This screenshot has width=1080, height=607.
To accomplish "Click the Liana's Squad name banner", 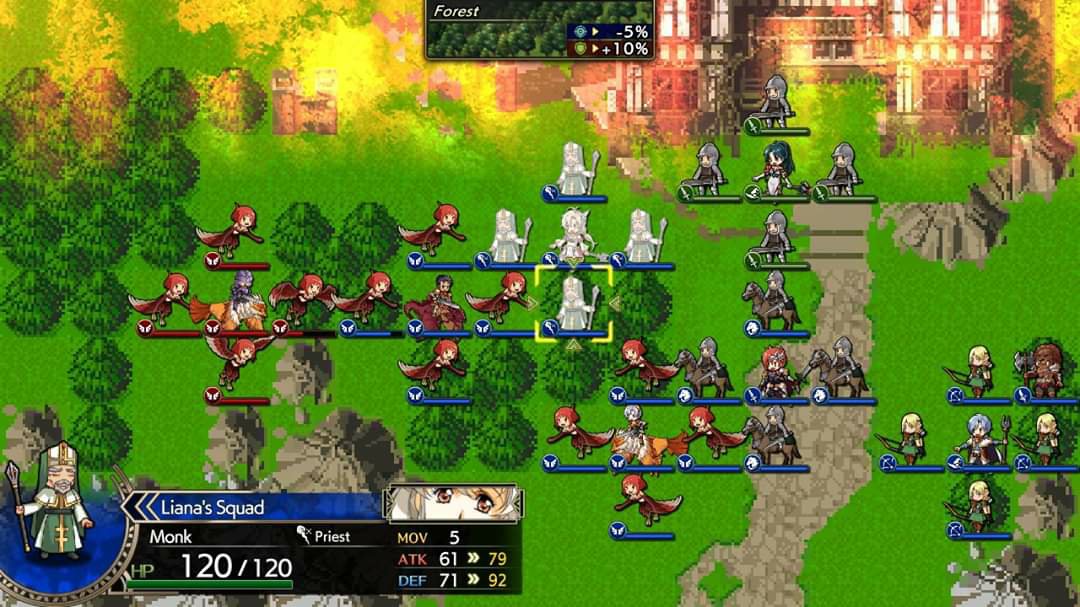I will pos(255,507).
